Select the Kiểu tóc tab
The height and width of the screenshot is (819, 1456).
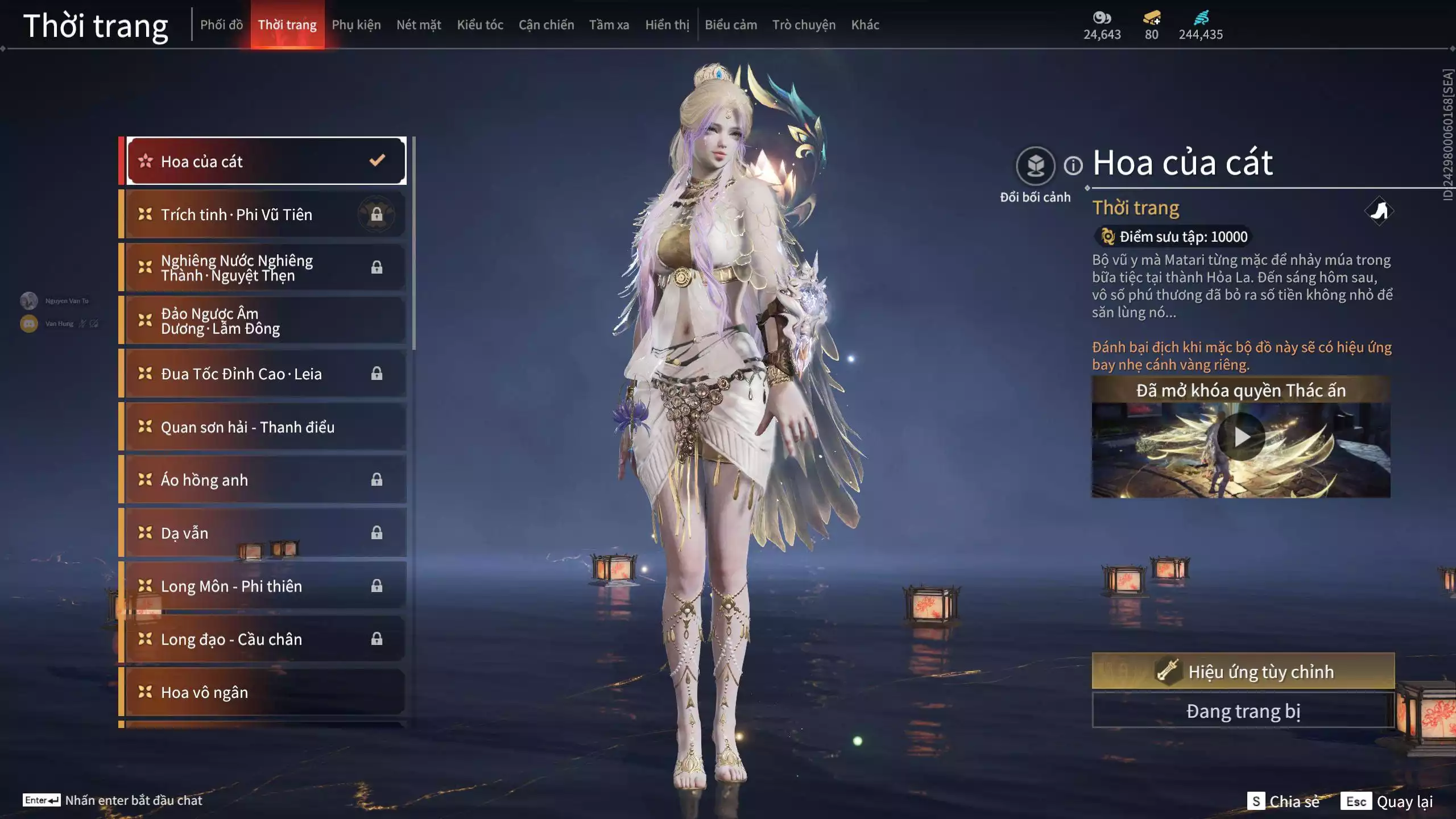pyautogui.click(x=480, y=25)
